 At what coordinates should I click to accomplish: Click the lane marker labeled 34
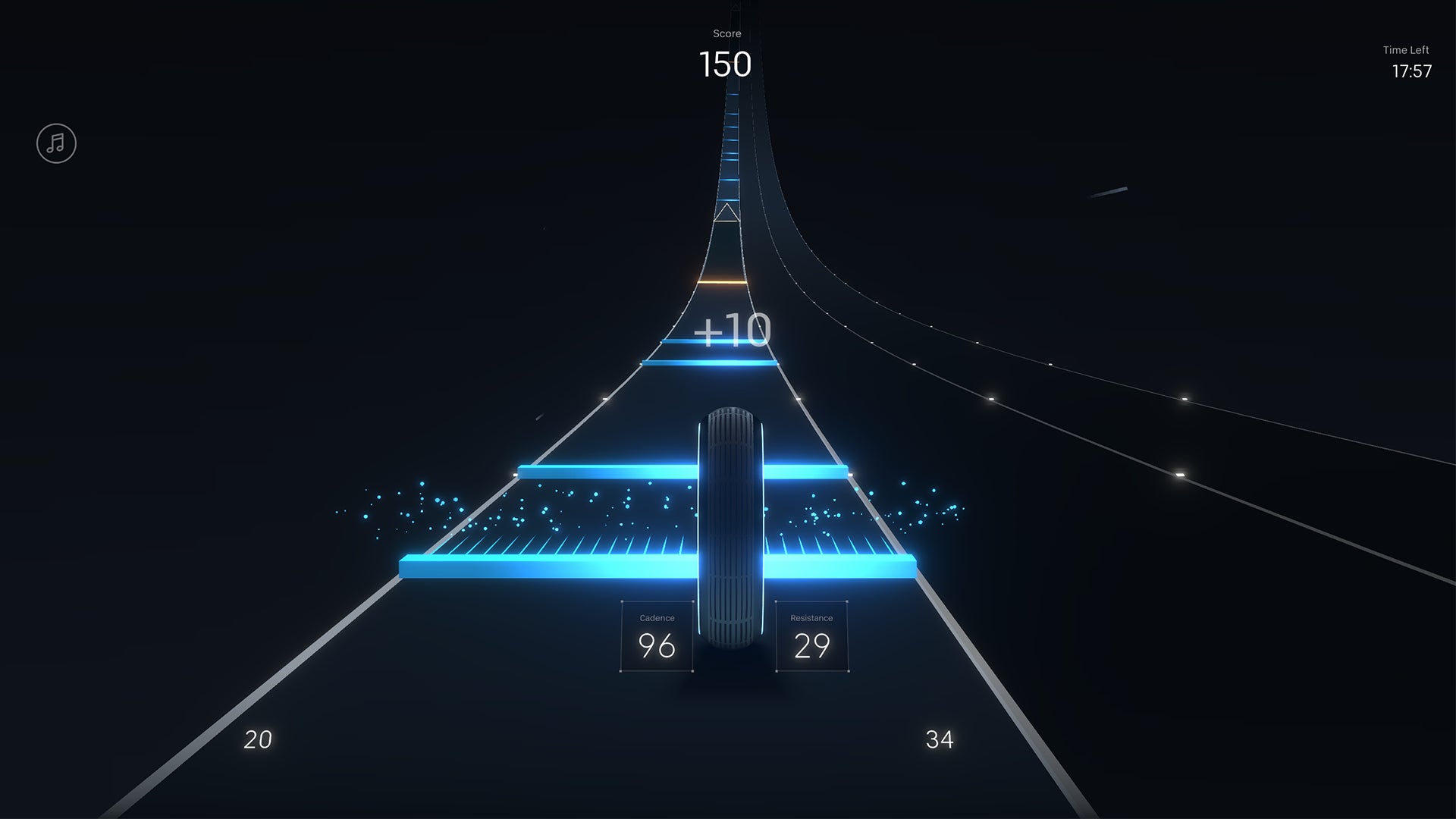[x=939, y=738]
